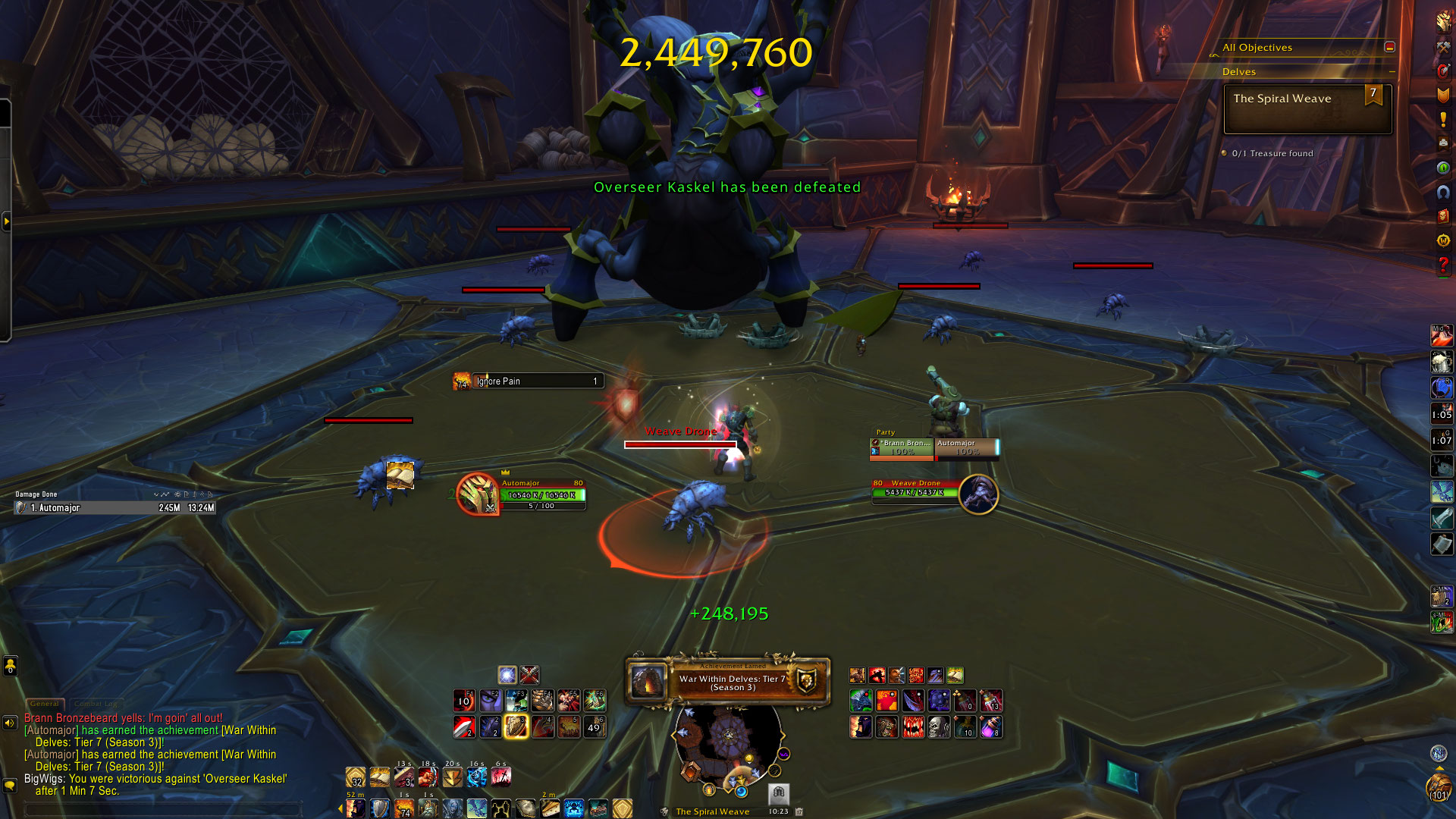The image size is (1456, 819).
Task: Select the Weave Drone target frame portrait
Action: (x=978, y=494)
